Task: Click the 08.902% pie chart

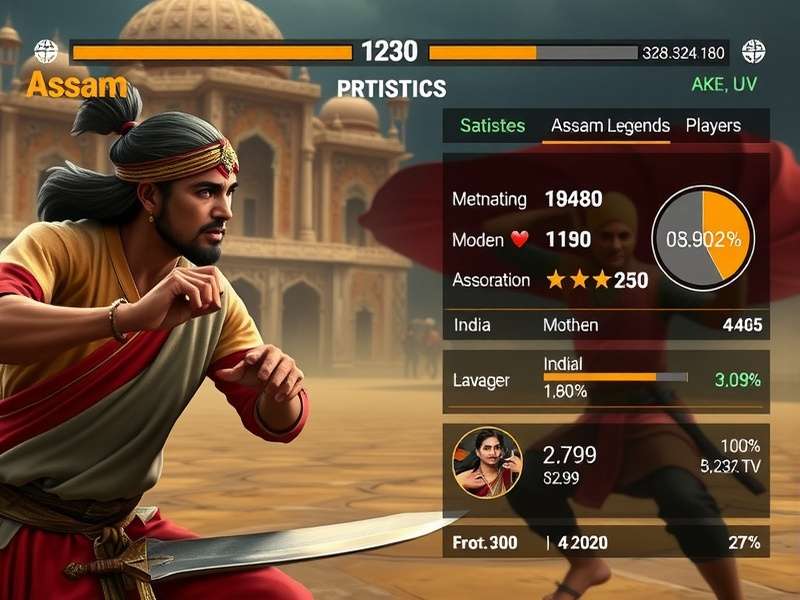Action: coord(703,239)
